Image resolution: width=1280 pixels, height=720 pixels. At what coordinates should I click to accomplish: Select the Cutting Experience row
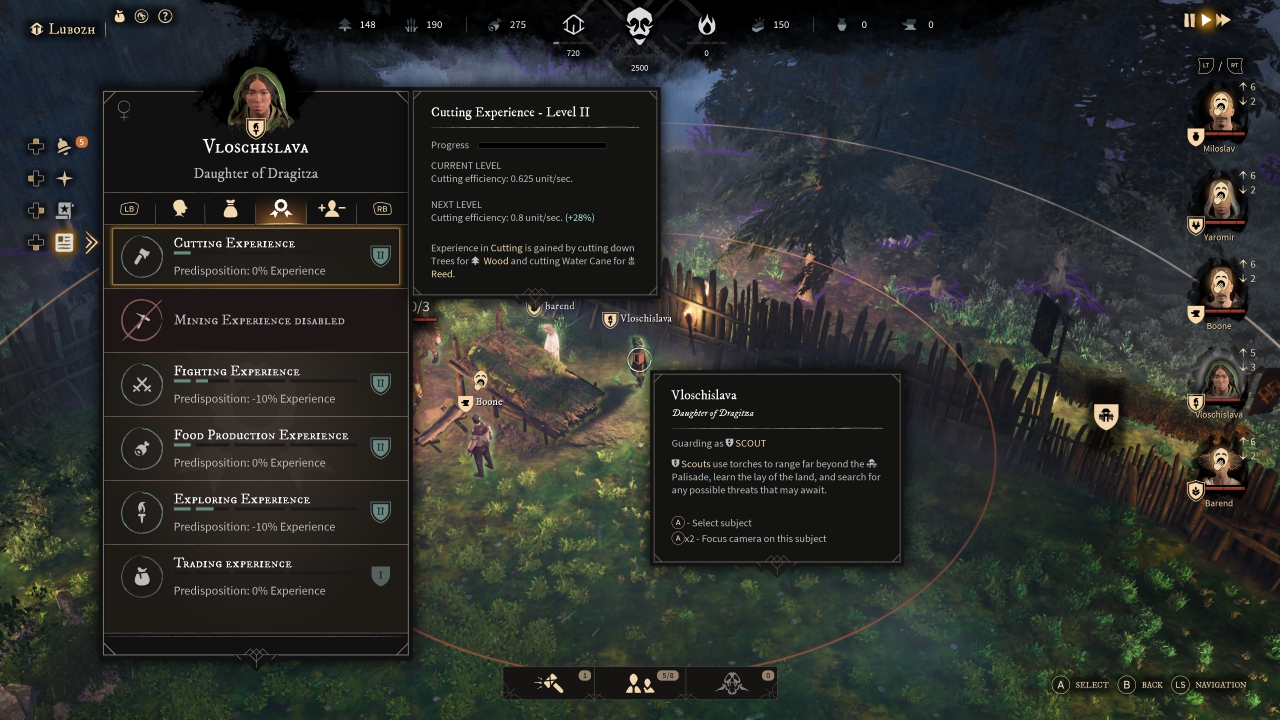pyautogui.click(x=256, y=257)
